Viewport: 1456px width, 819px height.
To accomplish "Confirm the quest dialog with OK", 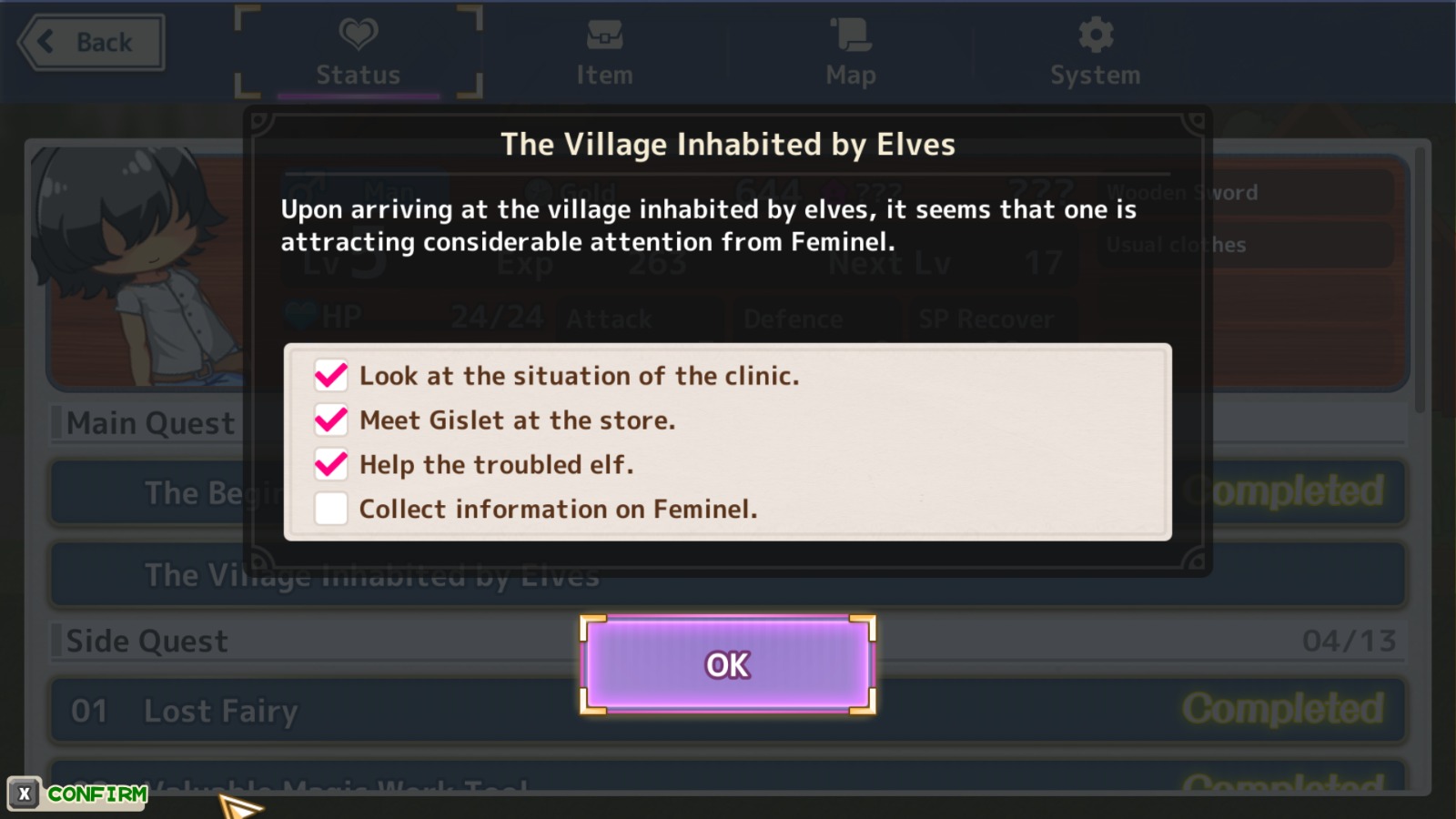I will (x=728, y=665).
